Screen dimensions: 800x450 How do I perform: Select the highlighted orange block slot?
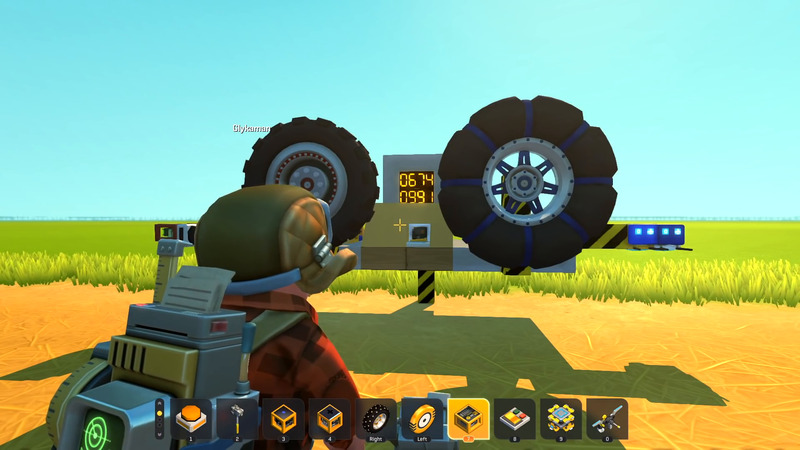[468, 419]
